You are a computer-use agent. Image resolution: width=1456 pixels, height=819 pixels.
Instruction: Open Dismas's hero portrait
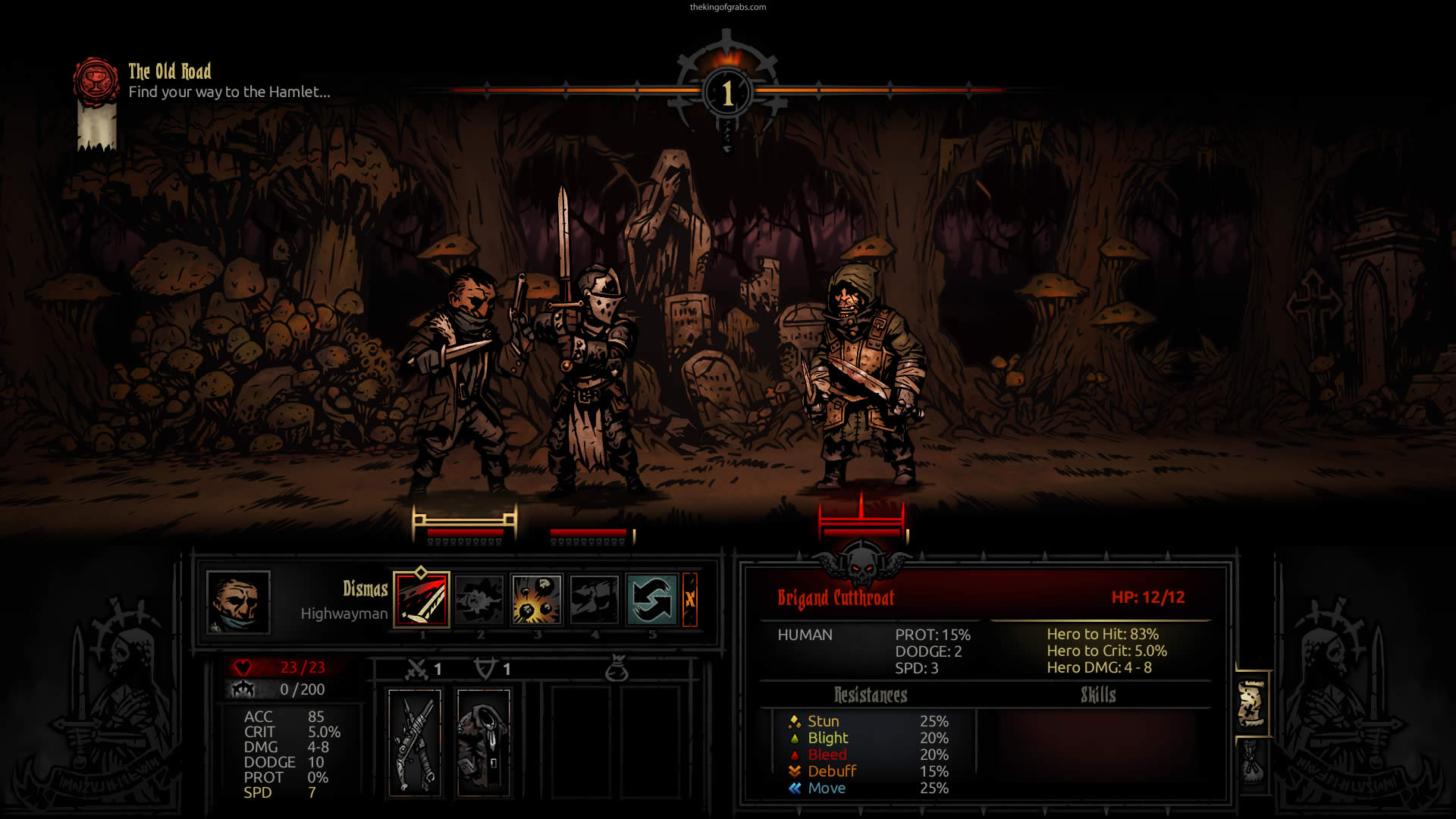238,602
